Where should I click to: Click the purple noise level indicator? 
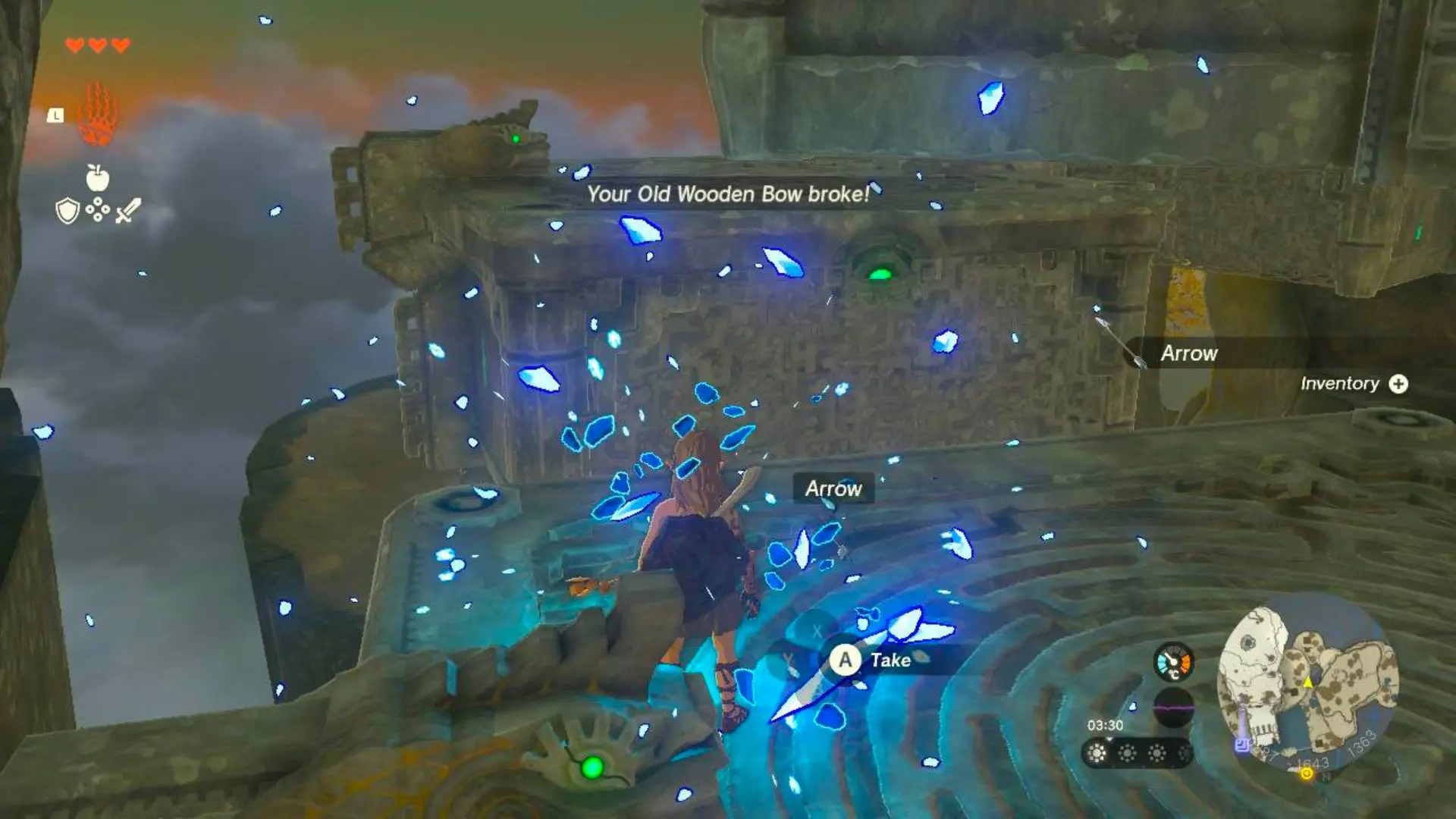(x=1173, y=708)
